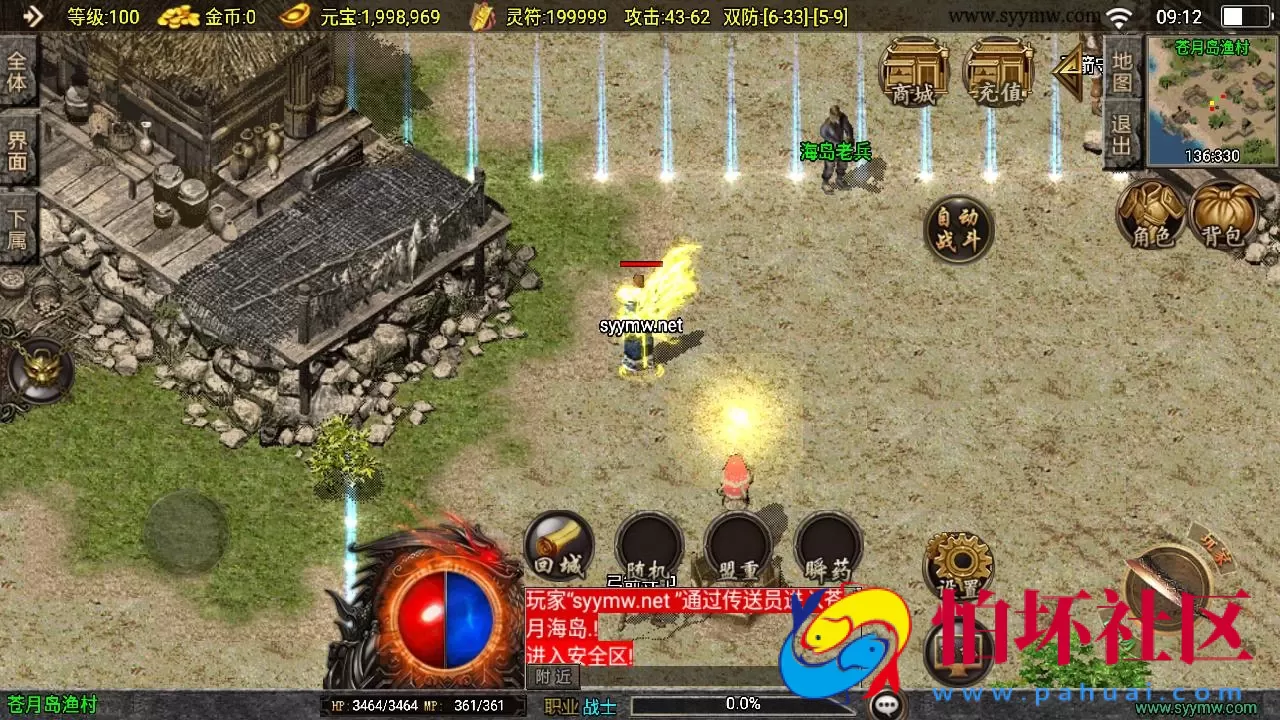
Task: Use the 回城 return scroll icon
Action: [x=559, y=545]
